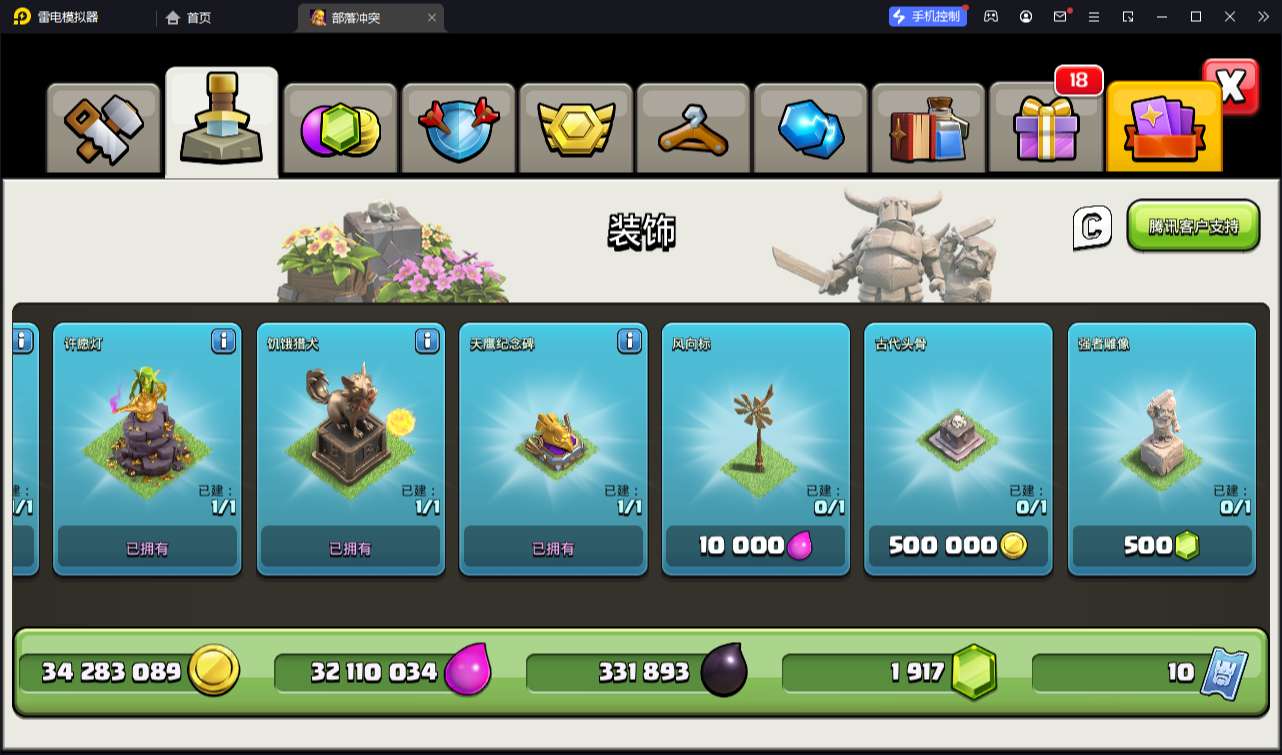Purchase the 强者雕像 for 500 gems
Image resolution: width=1282 pixels, height=755 pixels.
point(1161,546)
